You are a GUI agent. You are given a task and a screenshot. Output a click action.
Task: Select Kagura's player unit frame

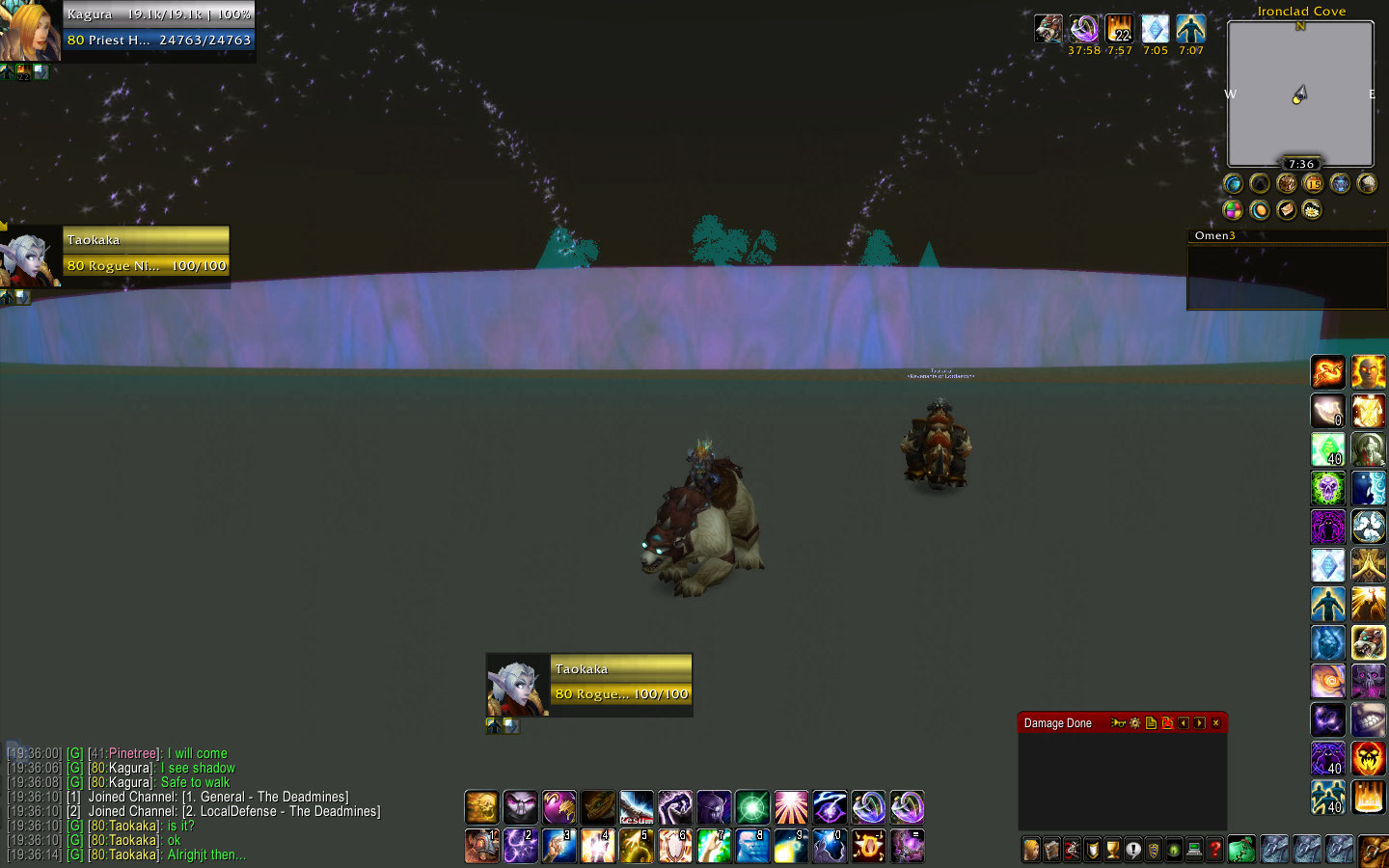[158, 28]
